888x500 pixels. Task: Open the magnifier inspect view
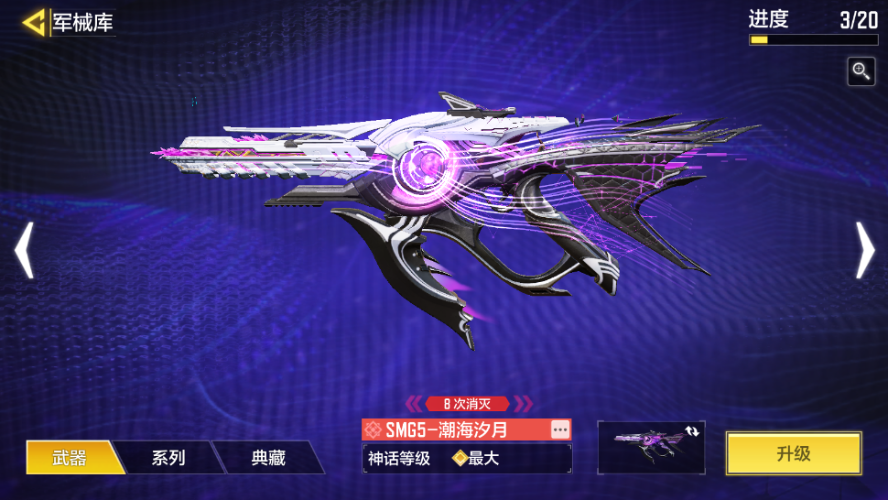[x=861, y=71]
